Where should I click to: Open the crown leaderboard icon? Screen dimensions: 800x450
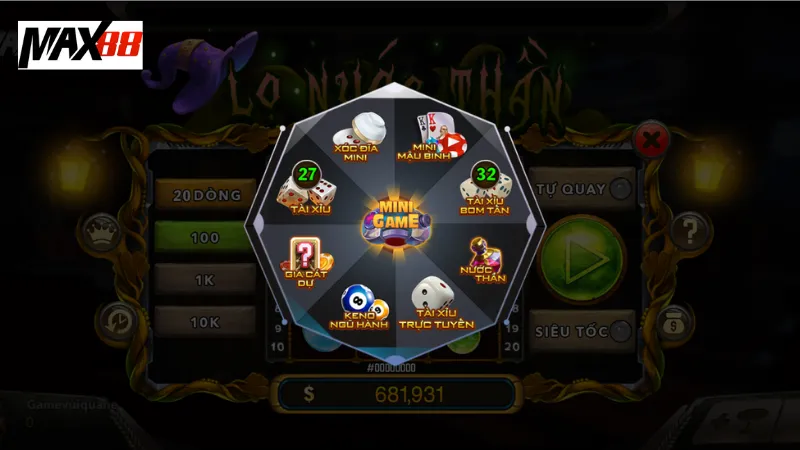click(102, 231)
